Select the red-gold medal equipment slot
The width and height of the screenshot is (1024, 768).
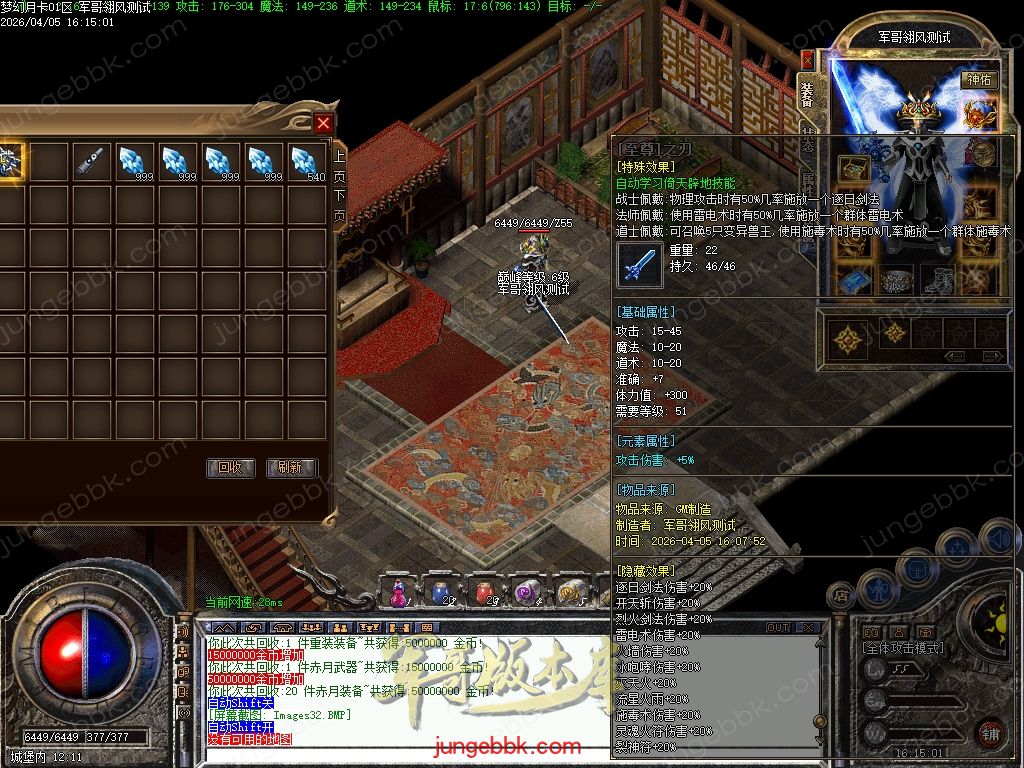pyautogui.click(x=980, y=114)
